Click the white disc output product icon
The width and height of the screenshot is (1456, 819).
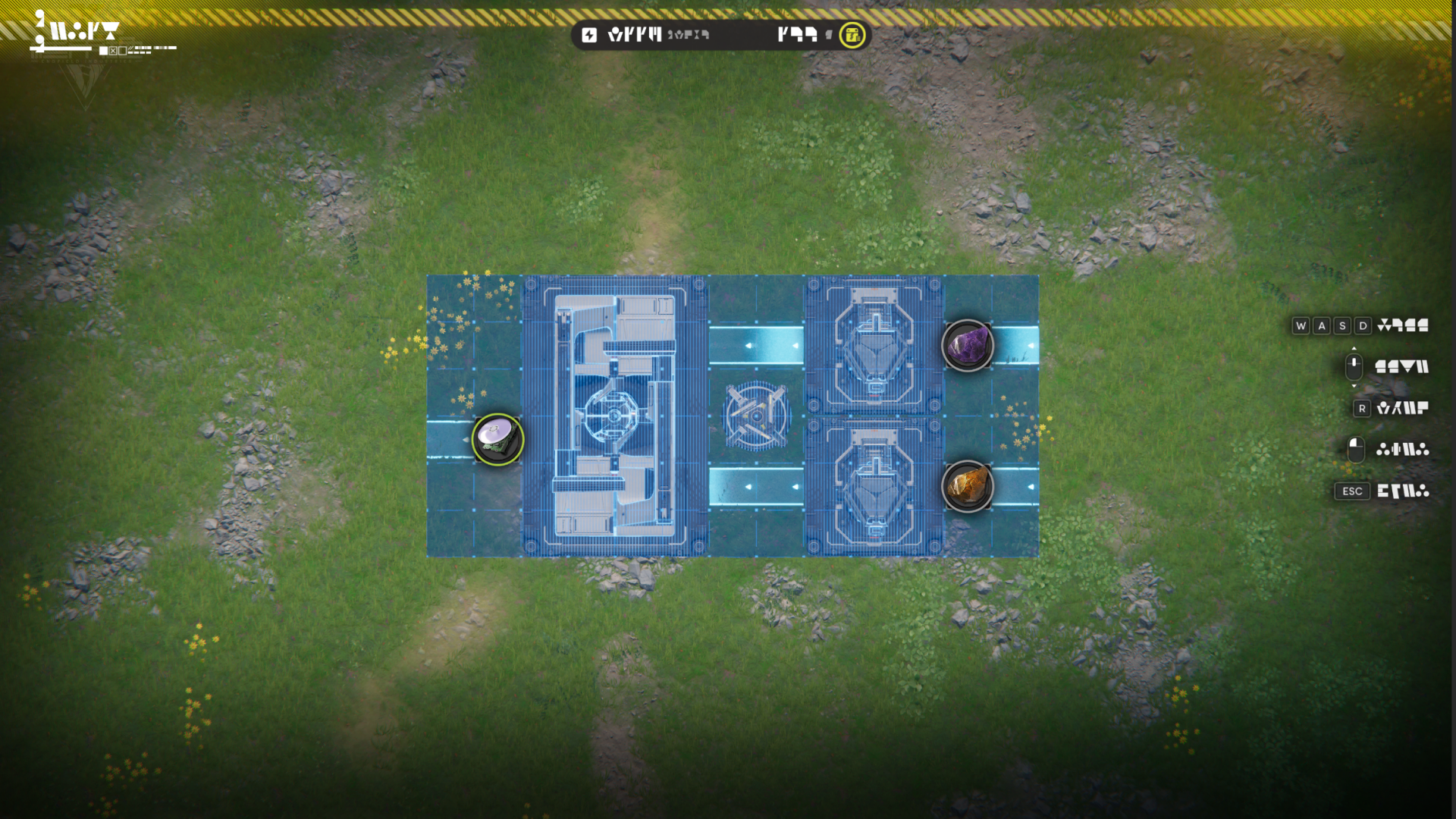tap(497, 439)
